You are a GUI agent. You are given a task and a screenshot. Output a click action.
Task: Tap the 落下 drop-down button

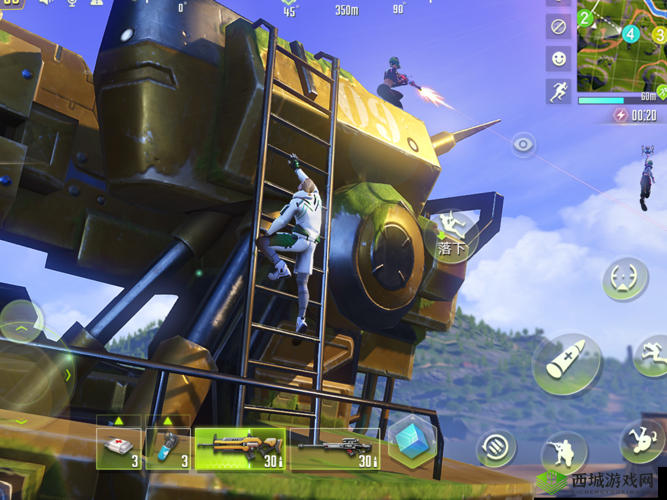[x=453, y=236]
